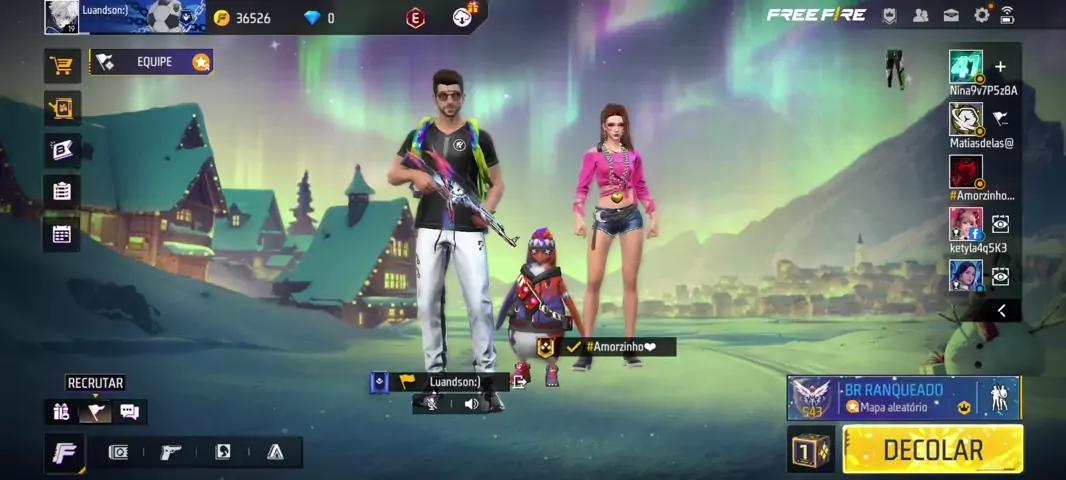Open the EQUIPE team banner
The height and width of the screenshot is (480, 1066).
point(152,62)
